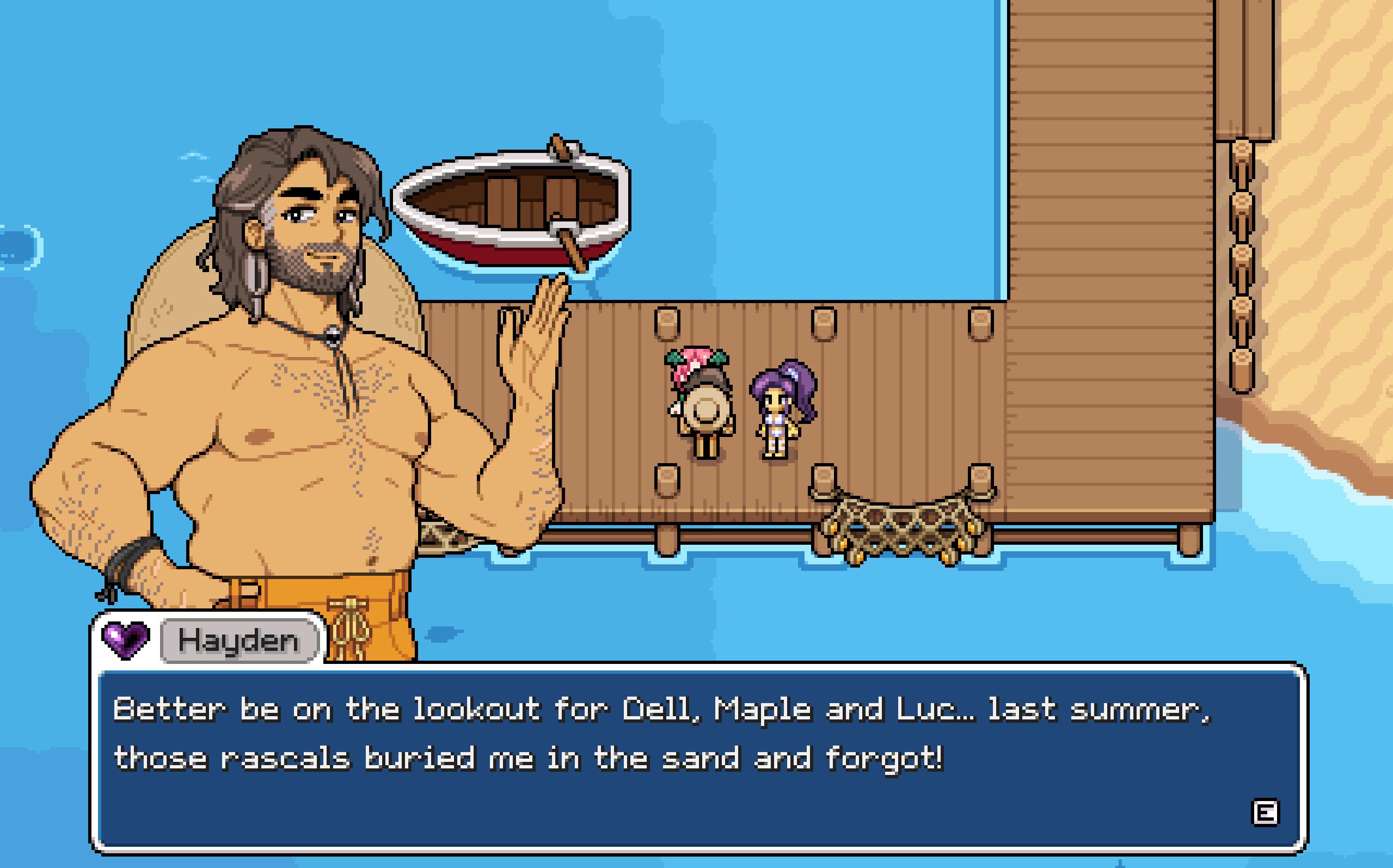1393x868 pixels.
Task: Advance Hayden's dialogue text box
Action: point(1265,813)
